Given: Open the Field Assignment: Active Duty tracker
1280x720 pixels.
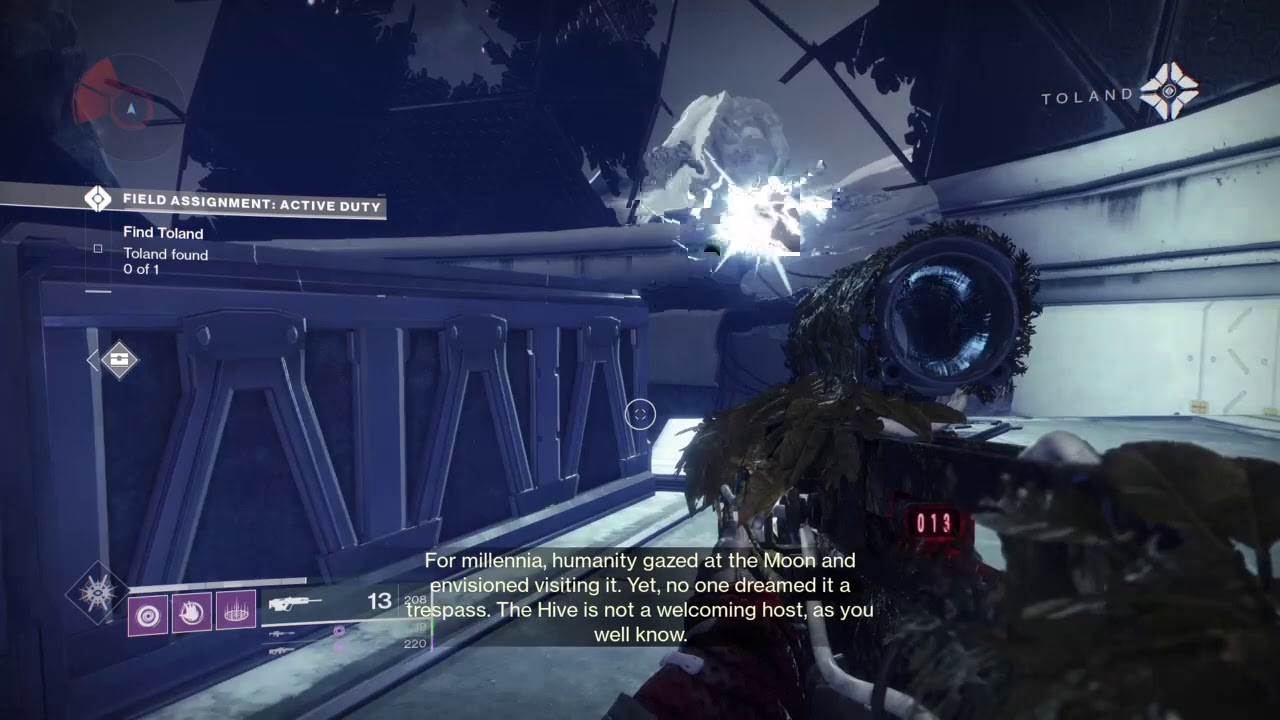Looking at the screenshot, I should (250, 205).
